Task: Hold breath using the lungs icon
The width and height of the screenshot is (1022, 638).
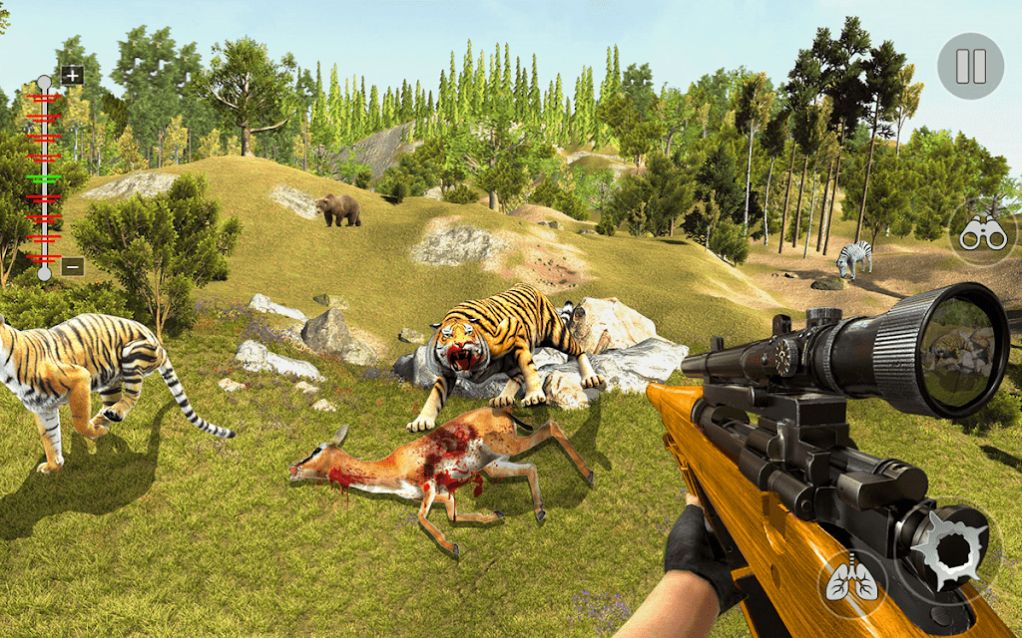Action: 851,580
